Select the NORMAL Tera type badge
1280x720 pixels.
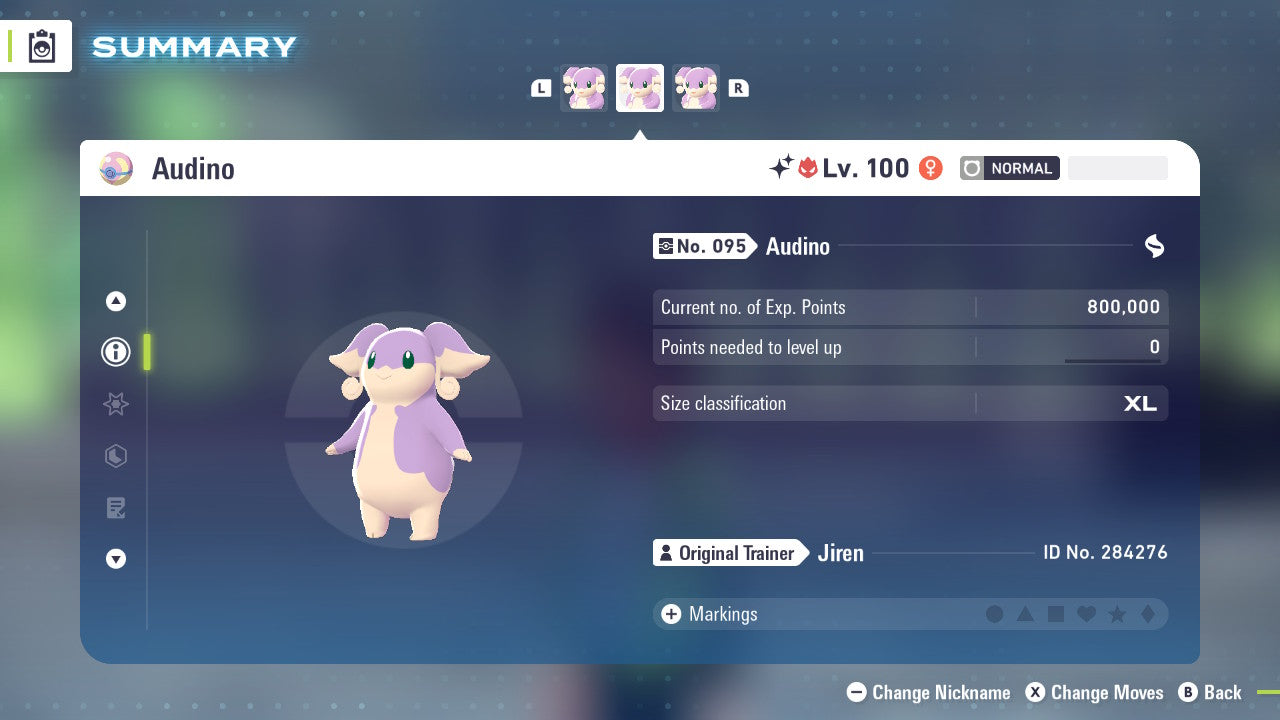tap(1009, 168)
